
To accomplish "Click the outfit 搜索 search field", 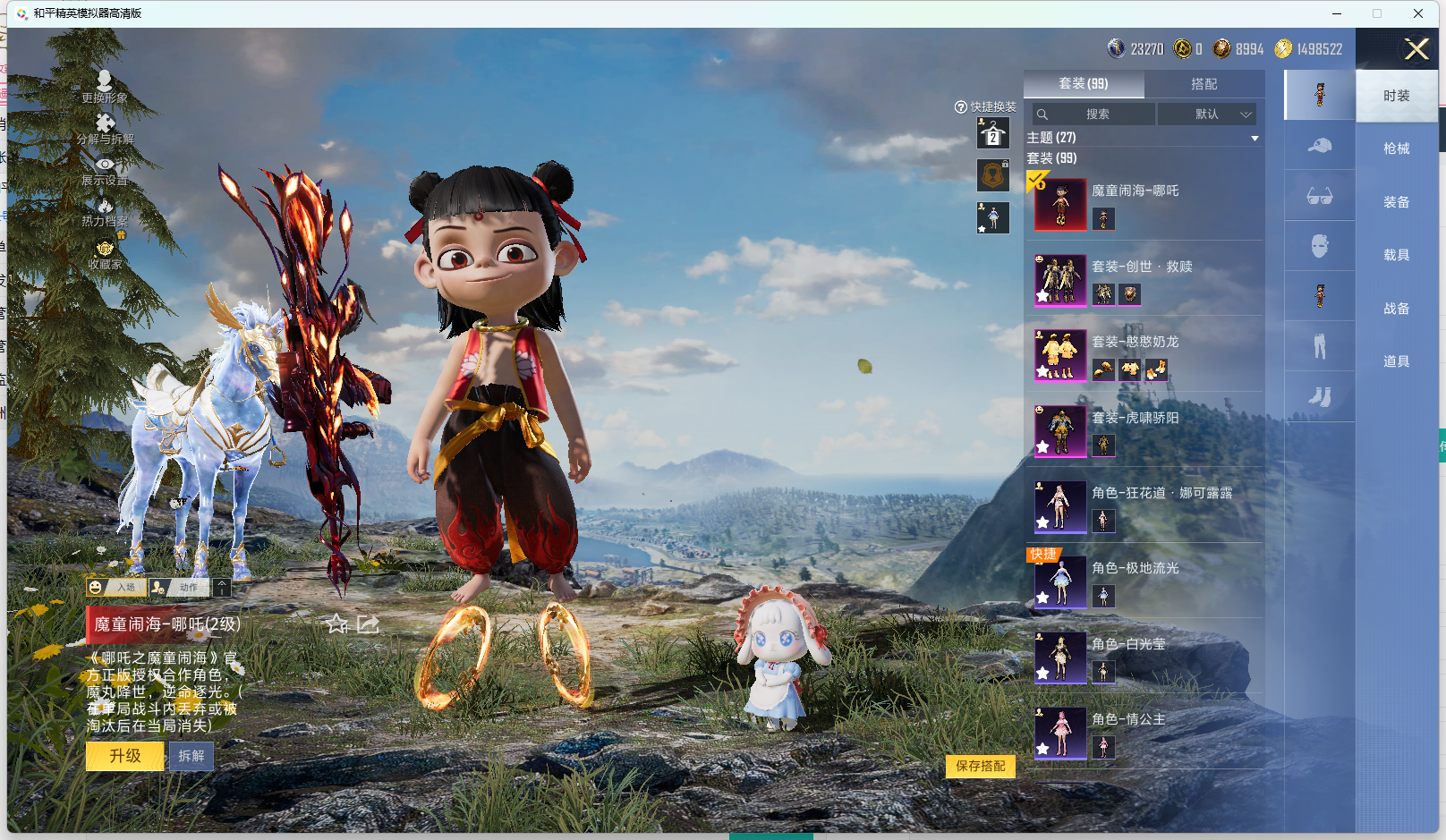I will [1093, 115].
